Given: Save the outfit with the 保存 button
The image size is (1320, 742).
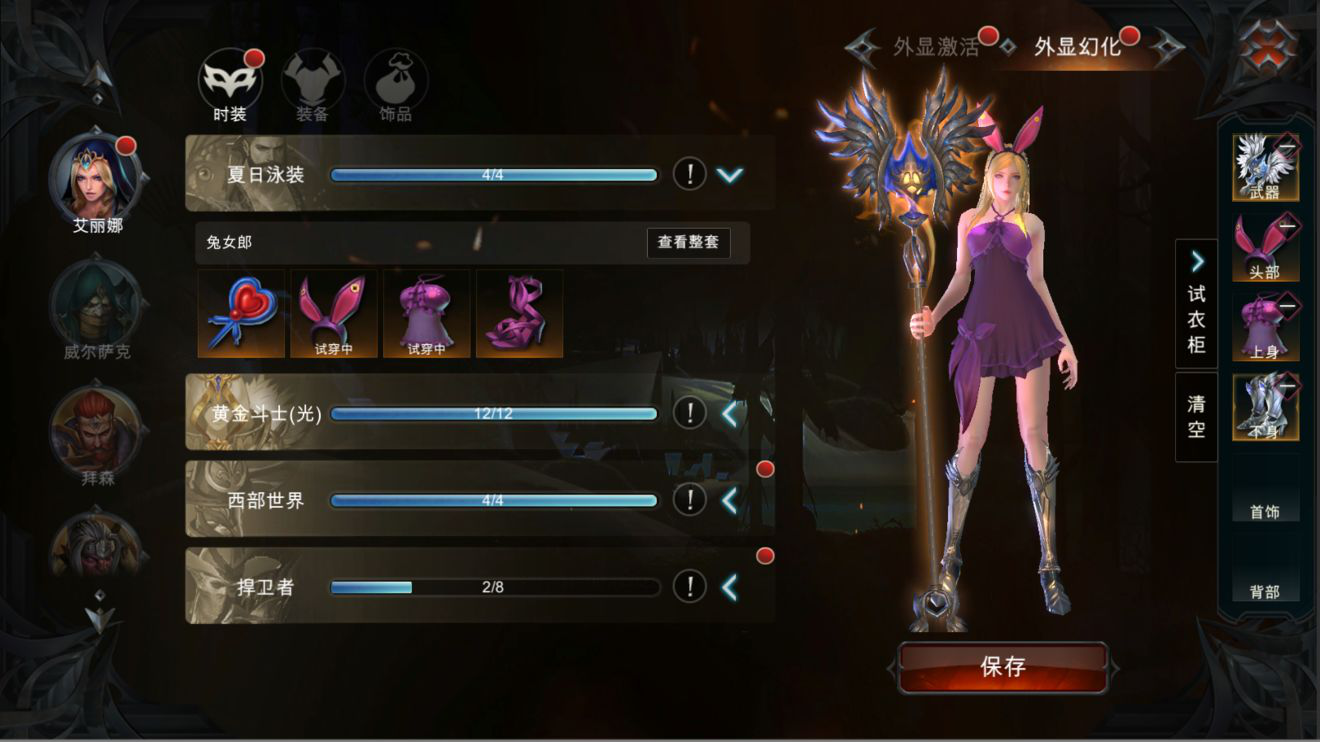Looking at the screenshot, I should (x=1003, y=667).
